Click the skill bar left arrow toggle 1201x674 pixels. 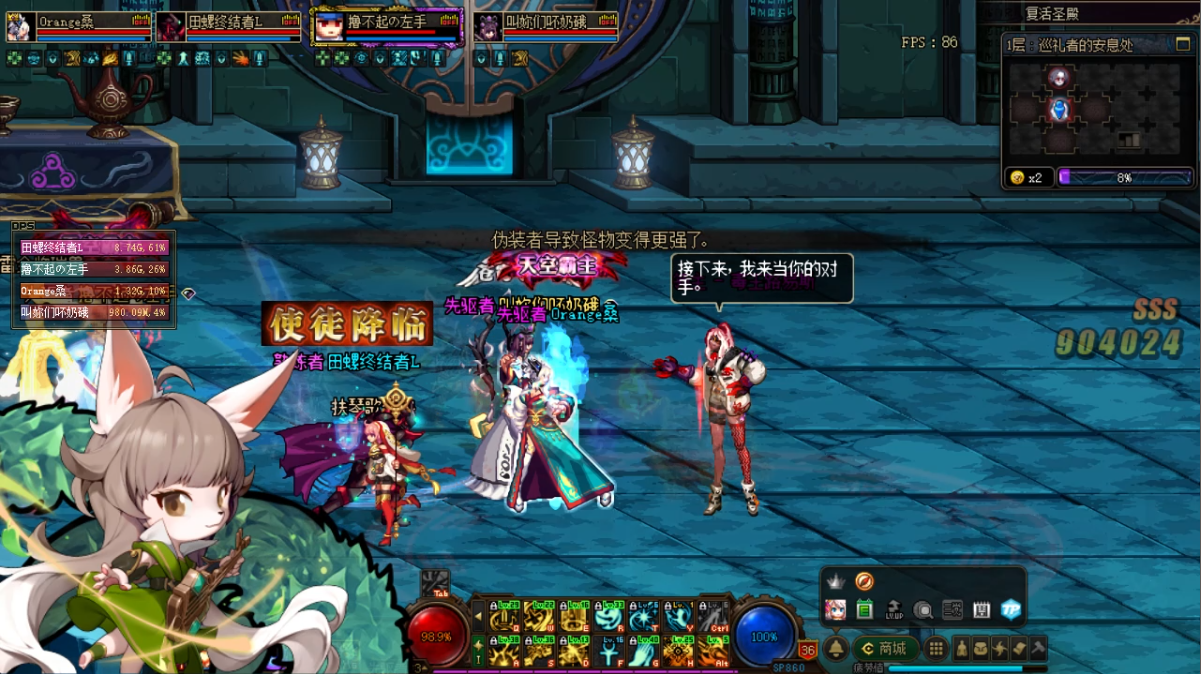pyautogui.click(x=478, y=618)
